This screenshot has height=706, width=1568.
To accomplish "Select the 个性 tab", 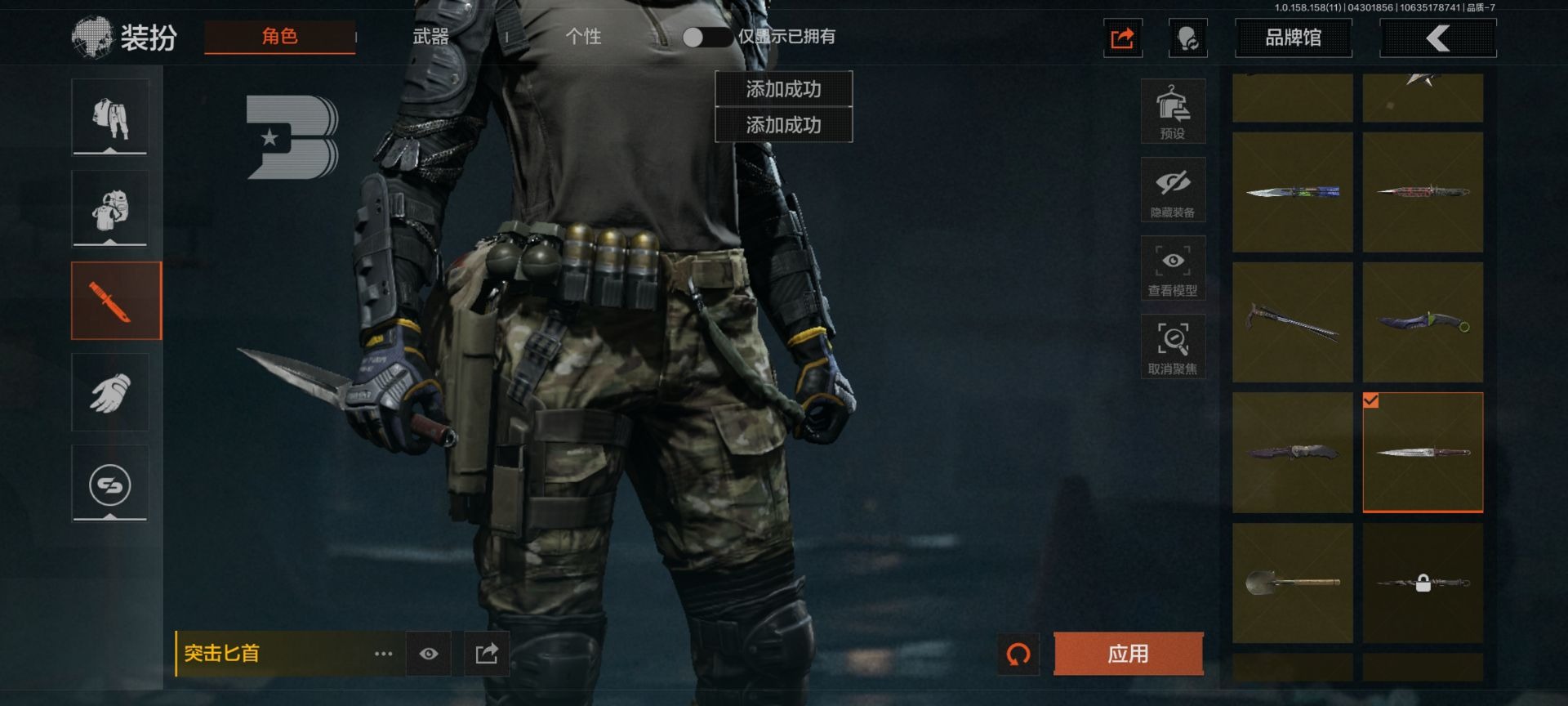I will (x=583, y=37).
